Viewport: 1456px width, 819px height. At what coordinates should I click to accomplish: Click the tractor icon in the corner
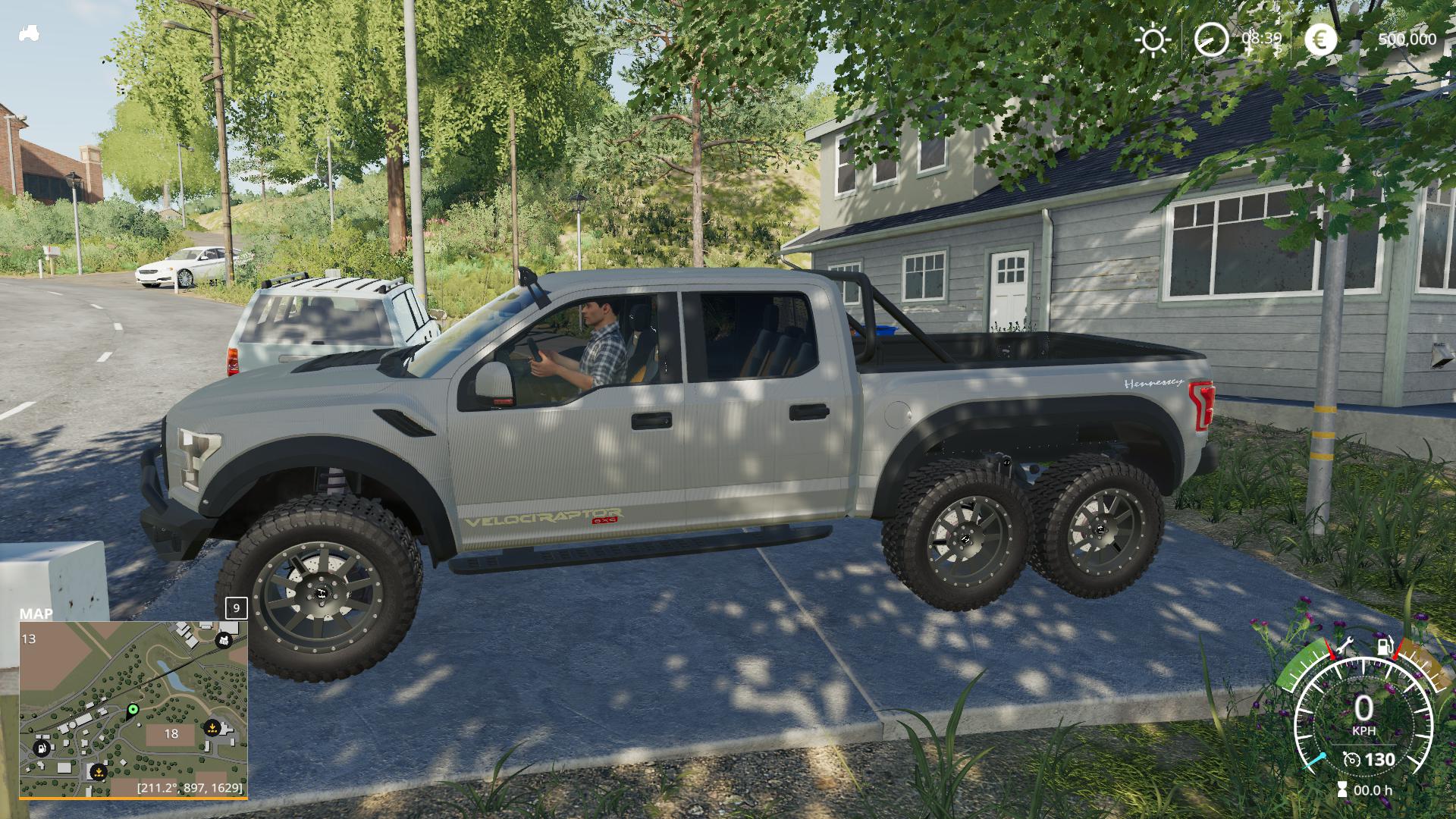(x=29, y=34)
